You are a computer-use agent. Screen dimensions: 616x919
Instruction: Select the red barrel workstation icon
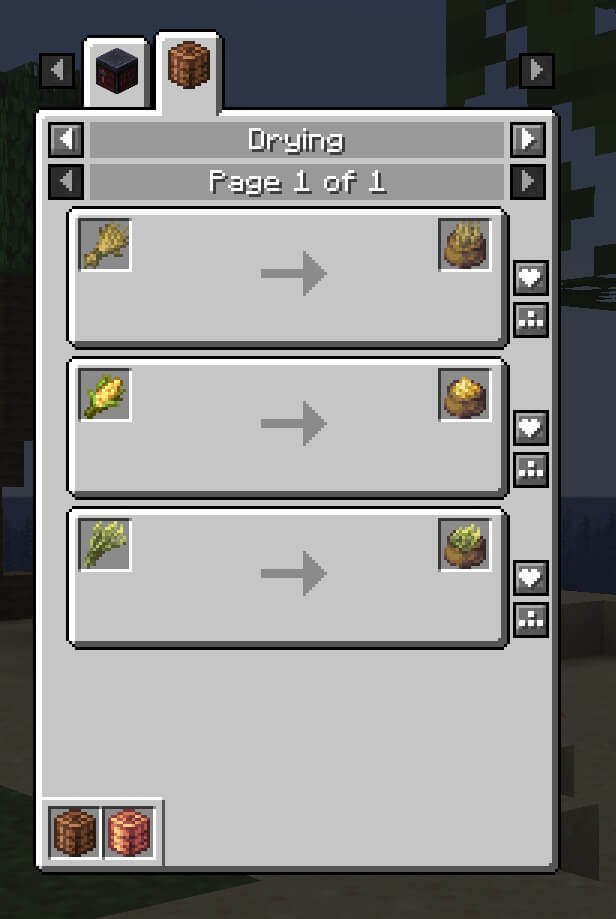coord(127,832)
